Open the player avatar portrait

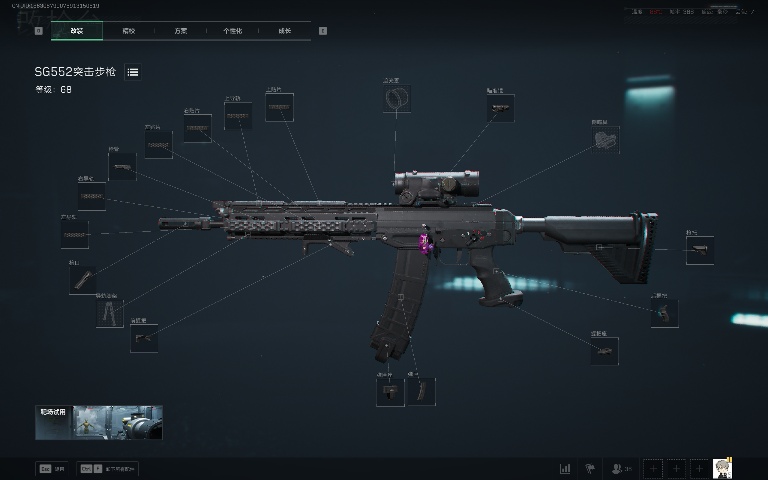[723, 468]
